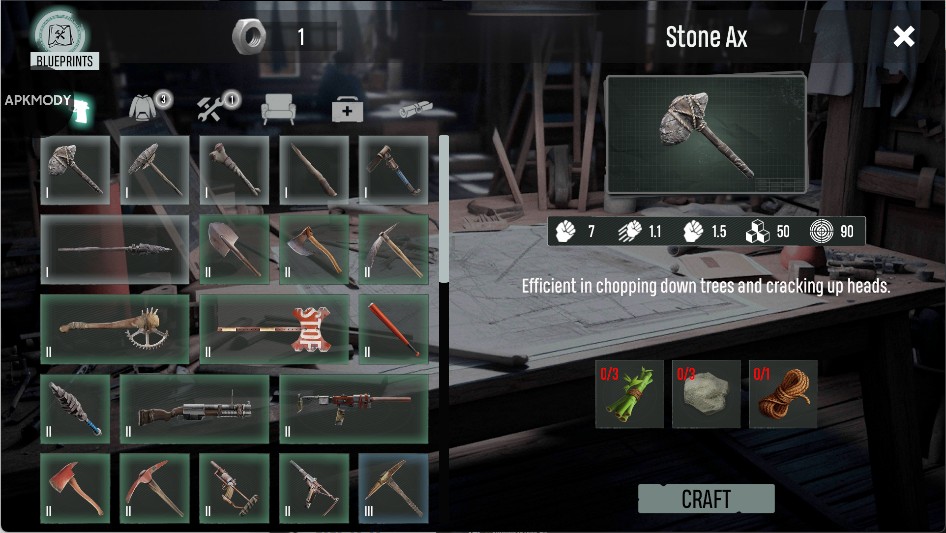Viewport: 946px width, 533px height.
Task: Close the blueprint crafting screen
Action: pos(904,37)
